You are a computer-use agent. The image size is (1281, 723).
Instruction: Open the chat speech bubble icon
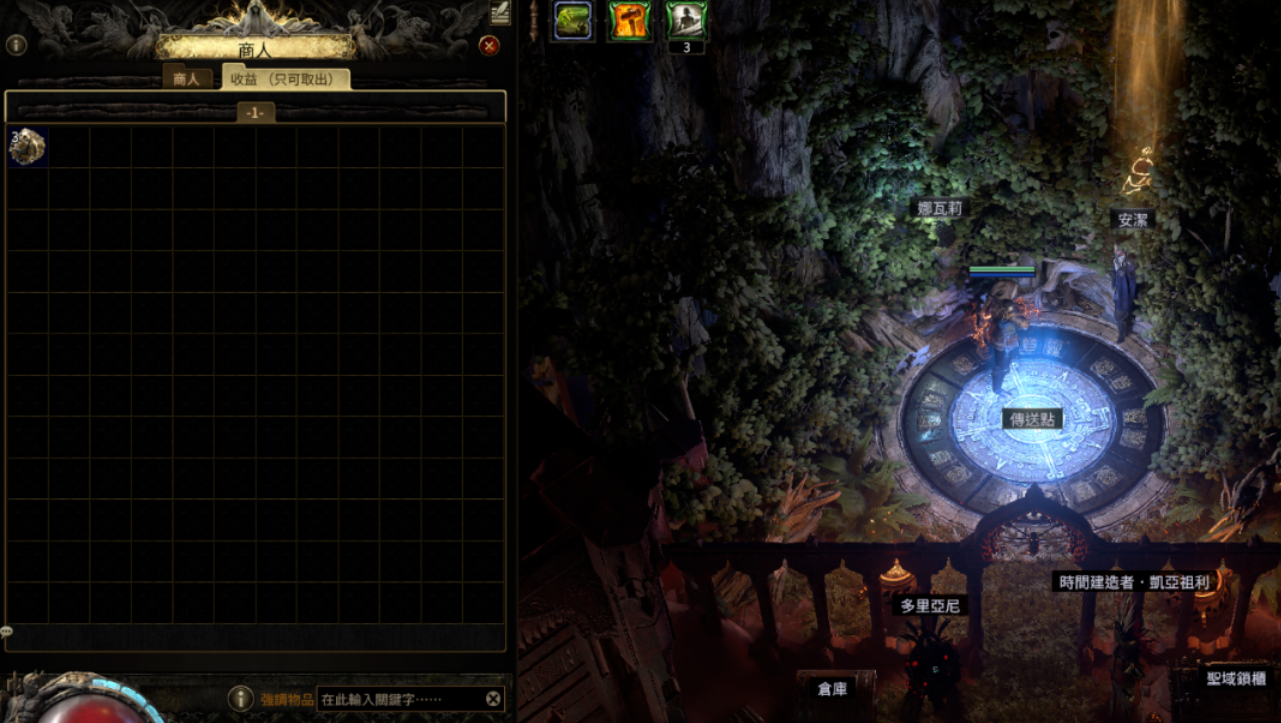tap(6, 632)
